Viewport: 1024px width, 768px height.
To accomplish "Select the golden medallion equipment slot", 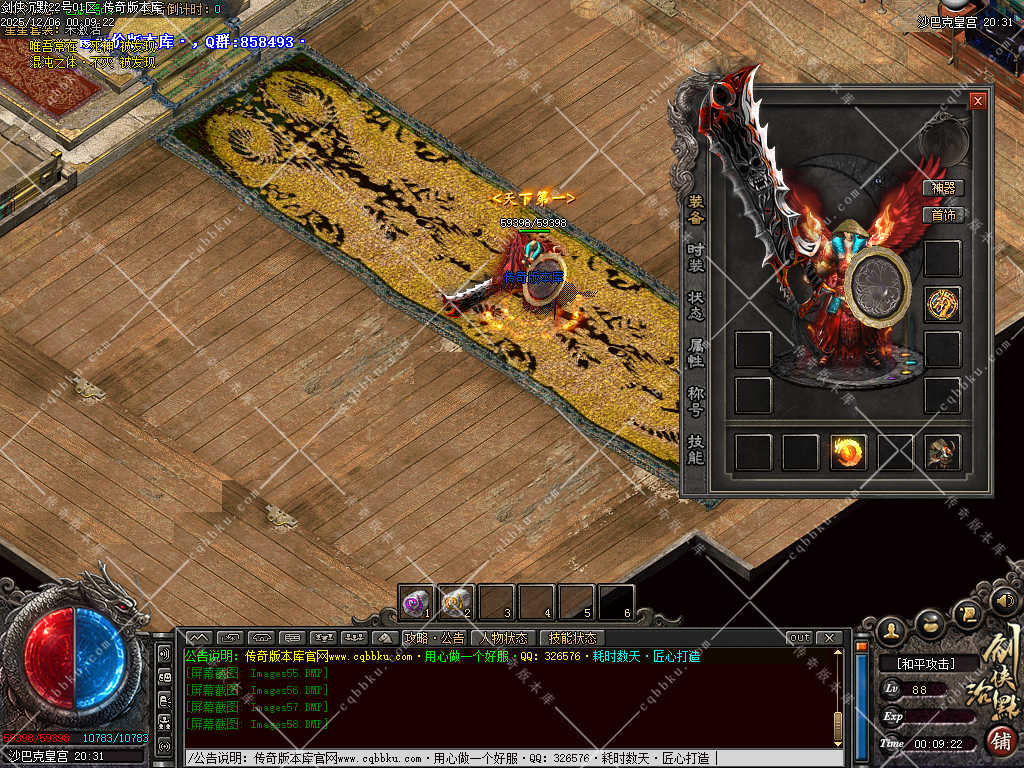I will coord(942,304).
